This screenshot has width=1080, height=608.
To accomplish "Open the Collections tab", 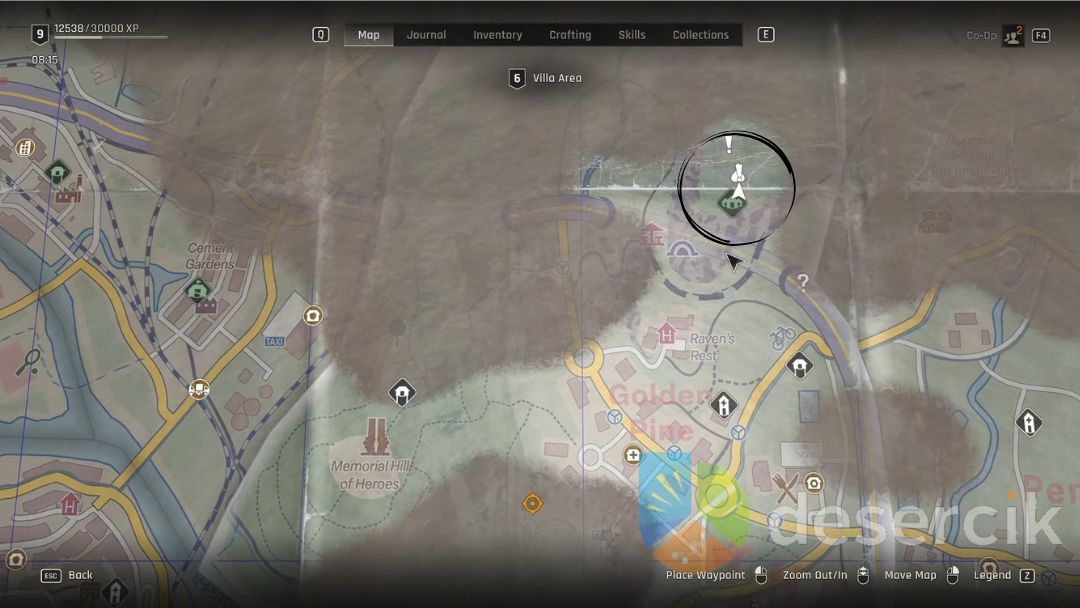I will click(700, 35).
